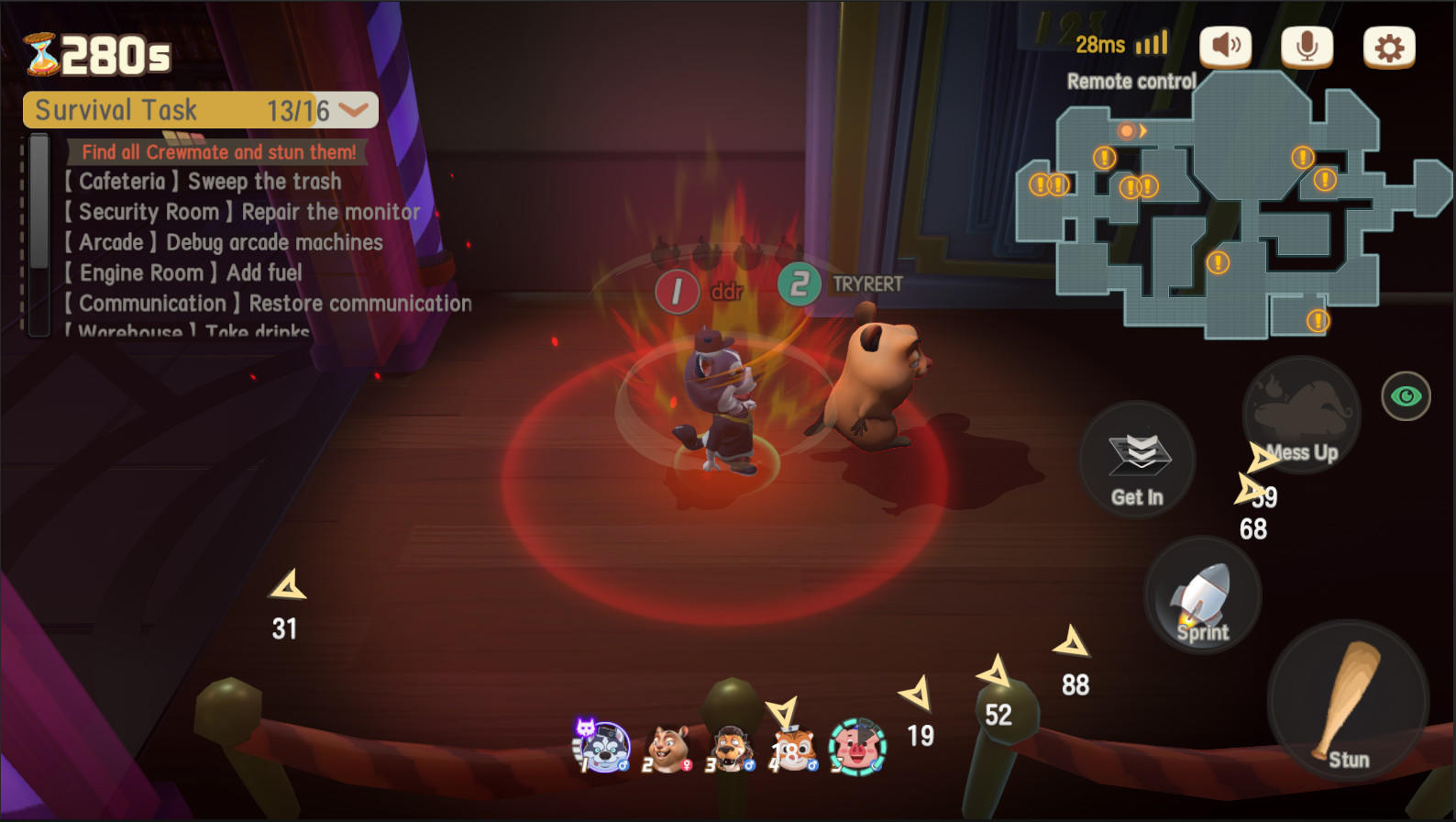The width and height of the screenshot is (1456, 822).
Task: Click the ping signal strength bars
Action: pos(1150,42)
